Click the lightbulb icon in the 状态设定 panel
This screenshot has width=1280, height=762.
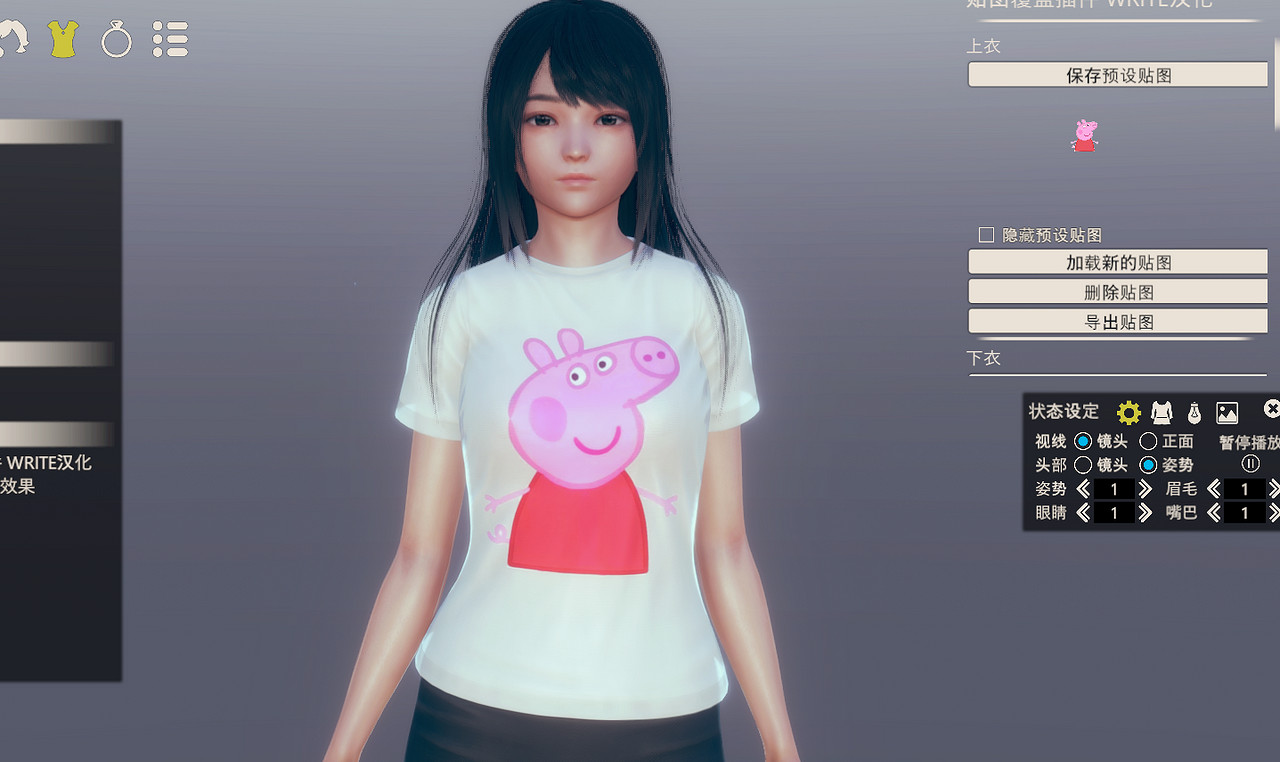(1194, 411)
